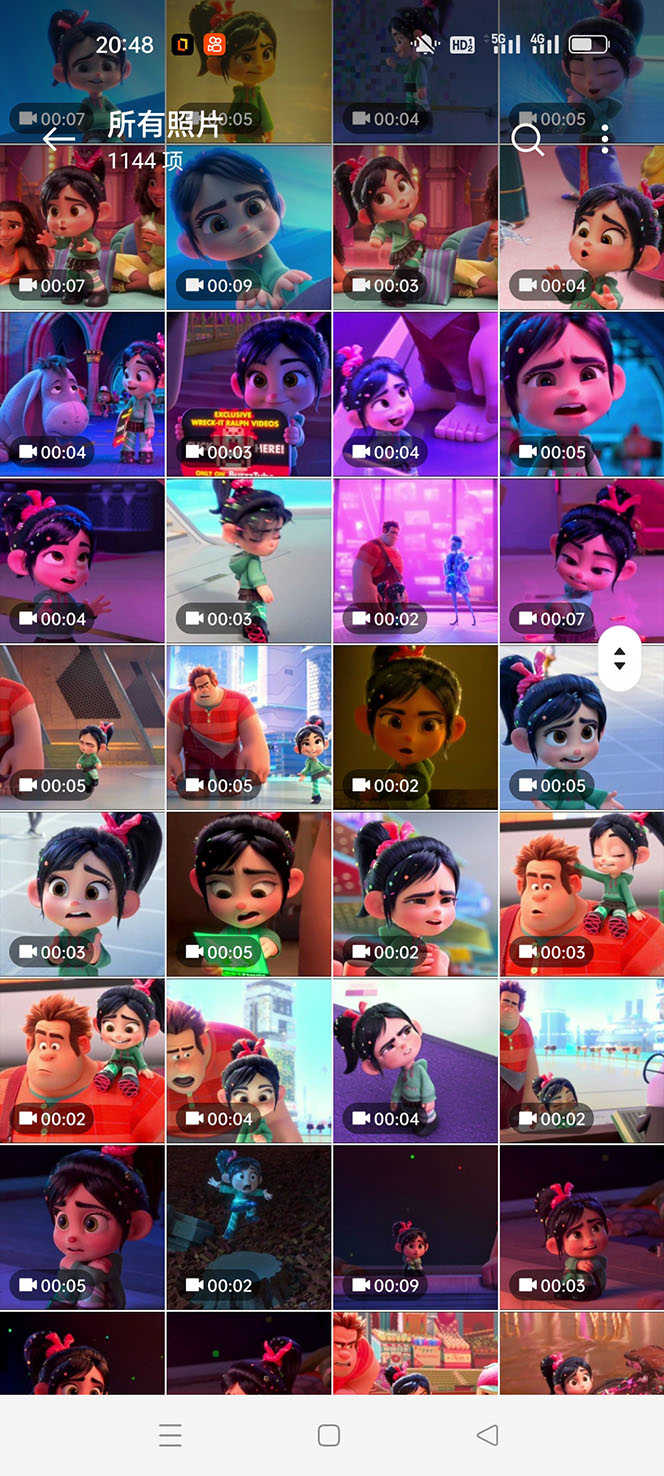Open the yellow-lit Vanellope 00:02 video
The height and width of the screenshot is (1476, 664).
pyautogui.click(x=415, y=727)
